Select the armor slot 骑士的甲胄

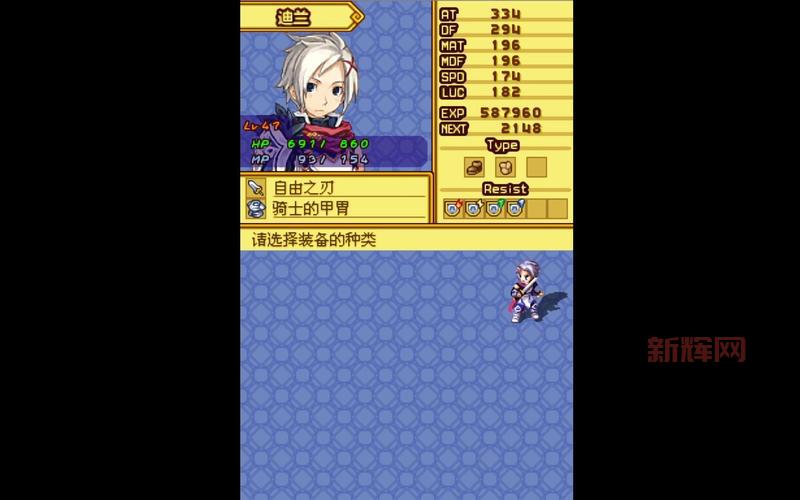(335, 208)
